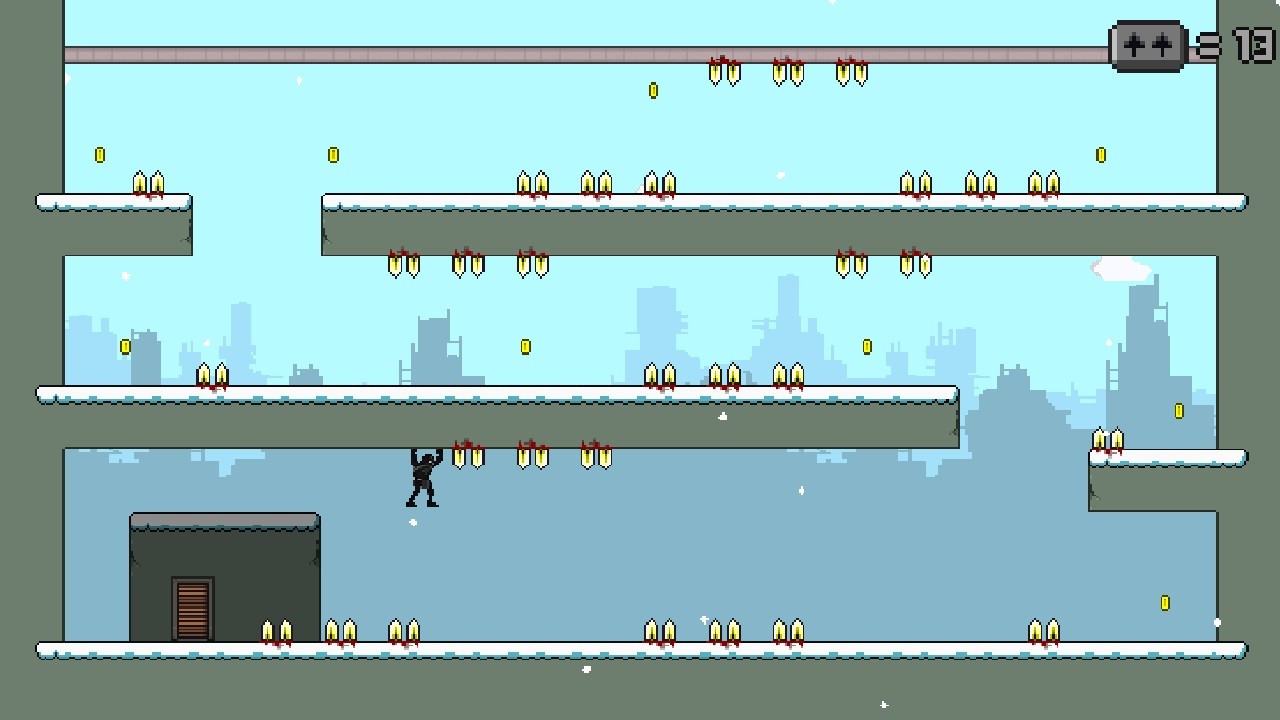Click the coin above the left platform

pos(97,154)
